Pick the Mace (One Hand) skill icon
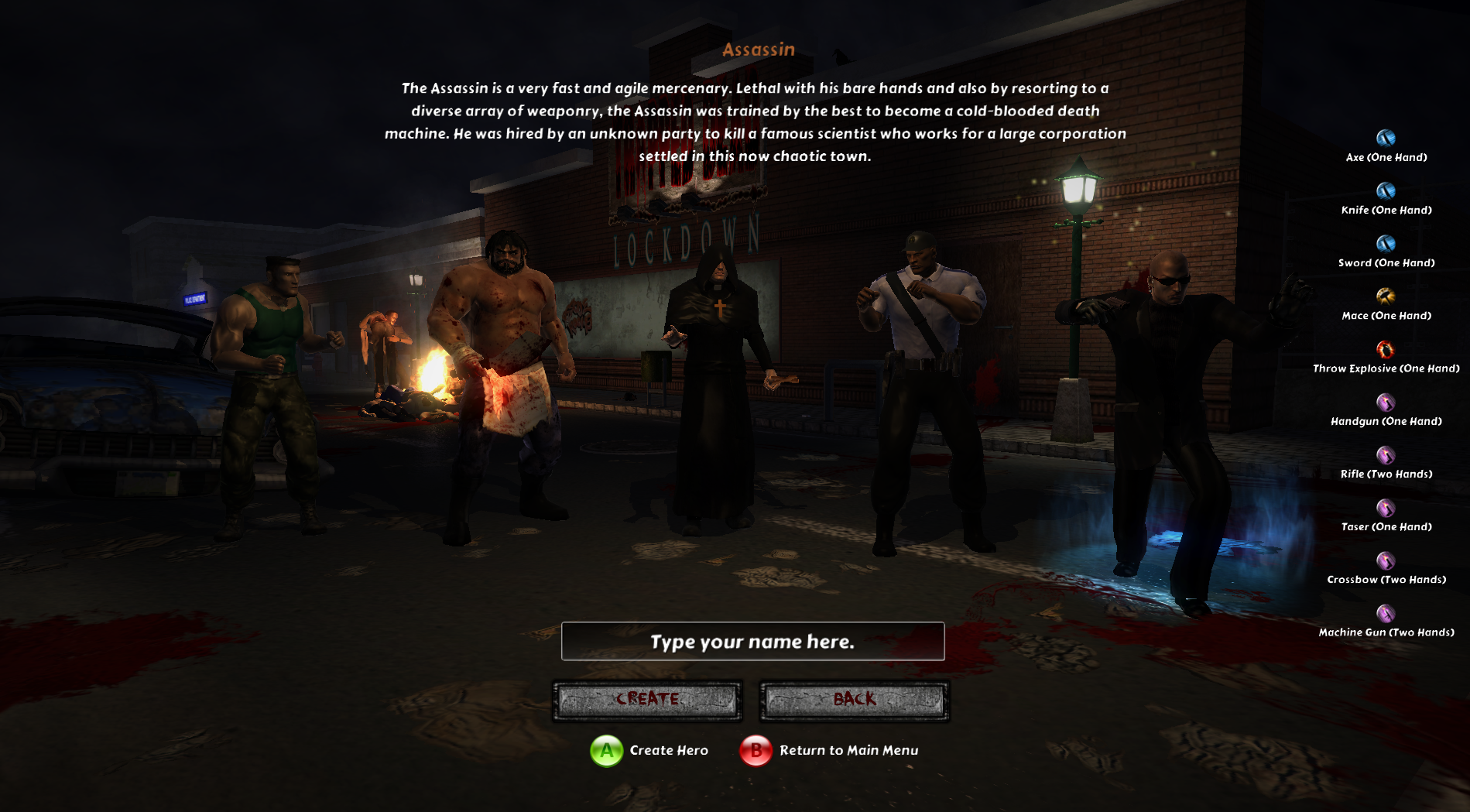Viewport: 1470px width, 812px height. coord(1386,296)
